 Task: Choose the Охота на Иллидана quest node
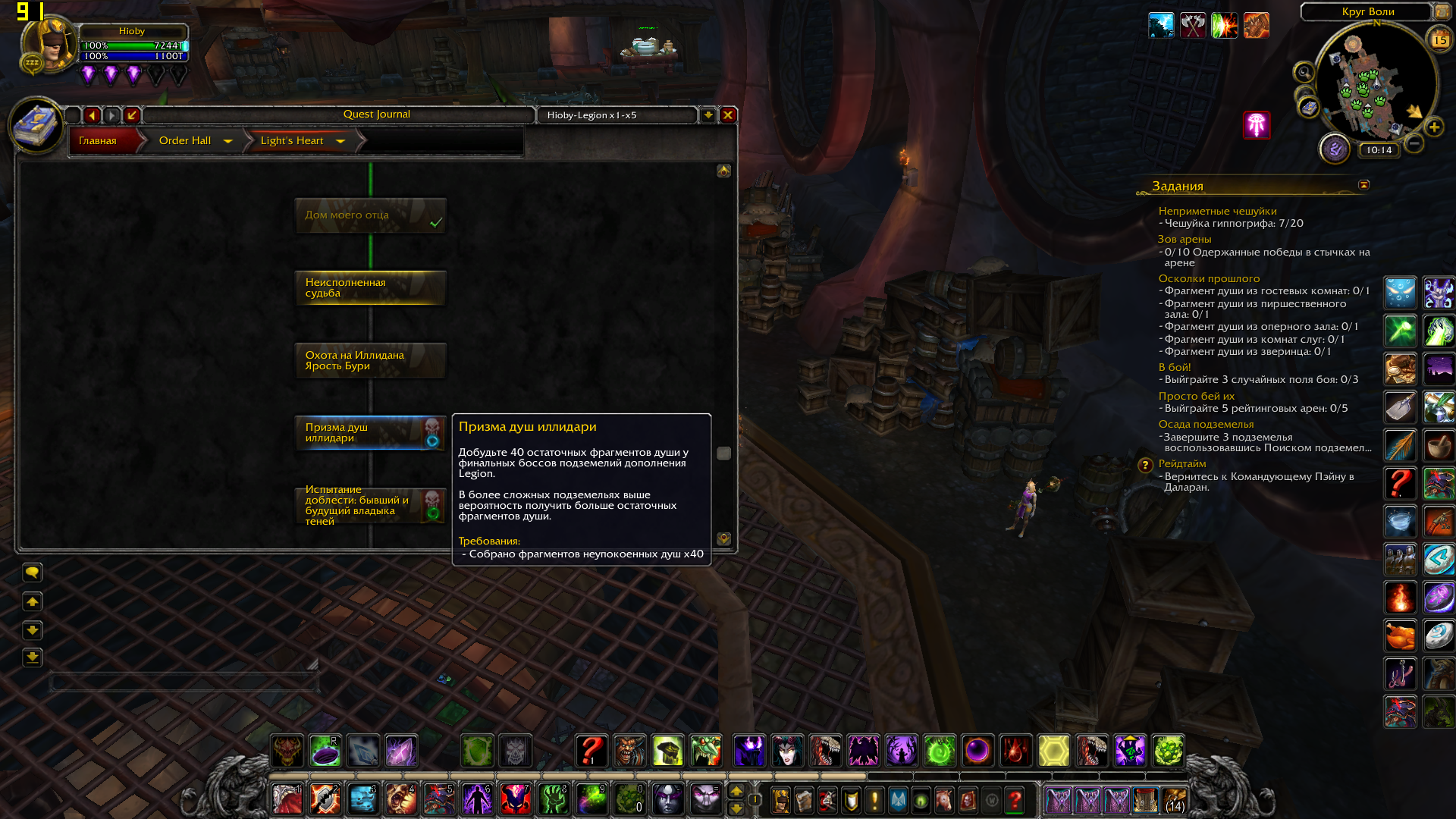pyautogui.click(x=370, y=361)
